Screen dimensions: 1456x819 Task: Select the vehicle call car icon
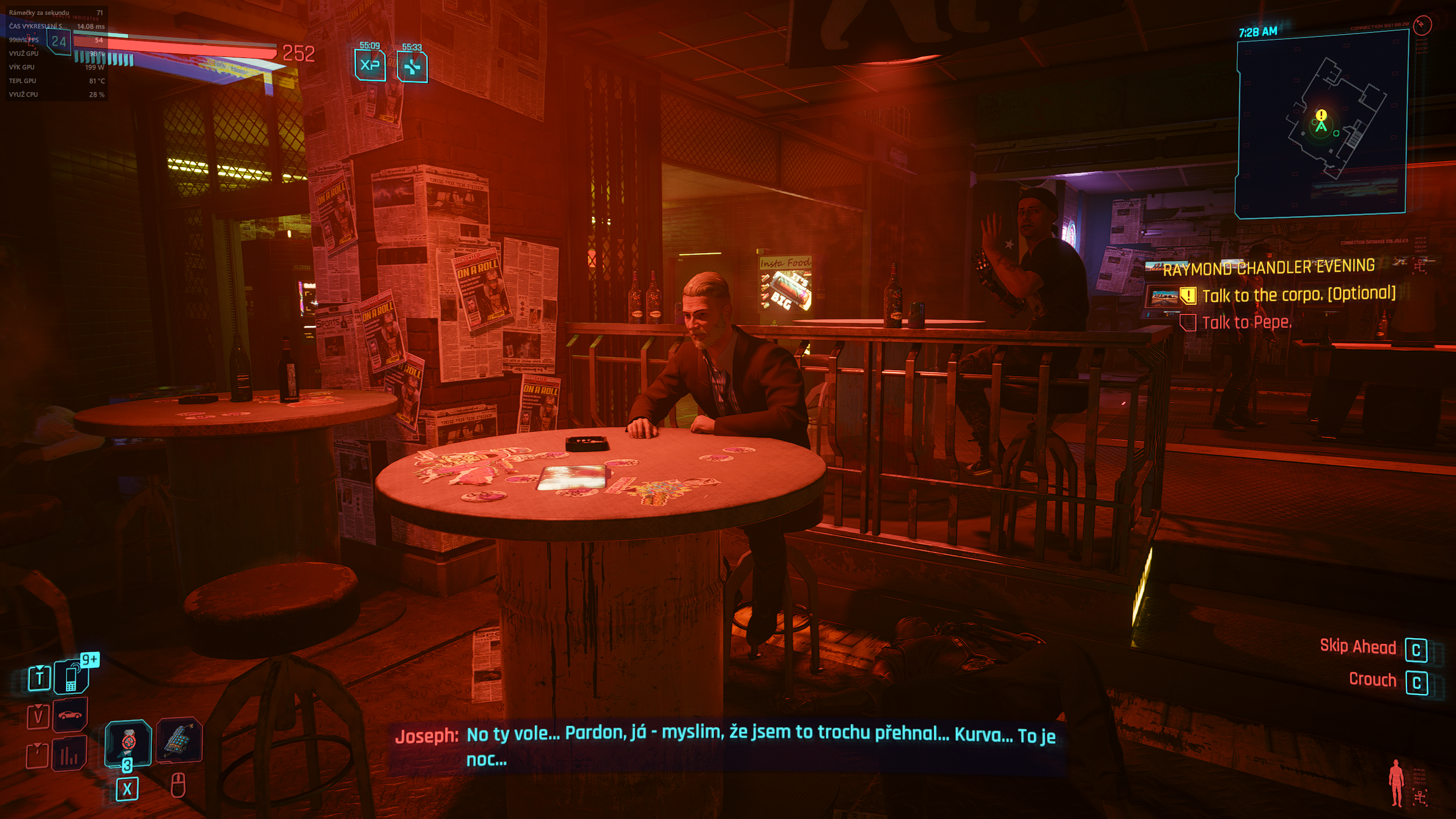coord(71,715)
